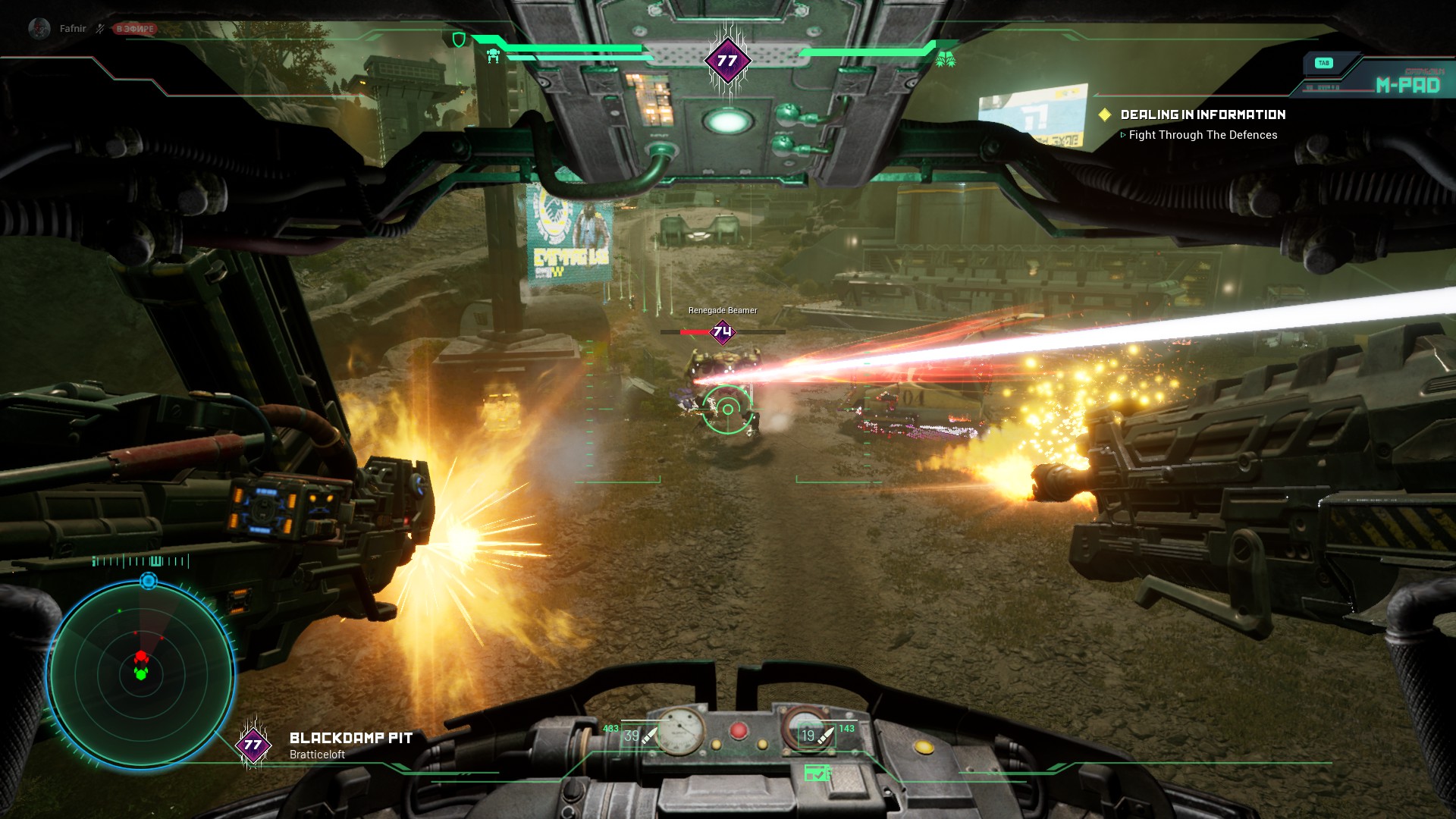Click the Renegade Beamer enemy nameplate
The width and height of the screenshot is (1456, 819).
tap(721, 310)
